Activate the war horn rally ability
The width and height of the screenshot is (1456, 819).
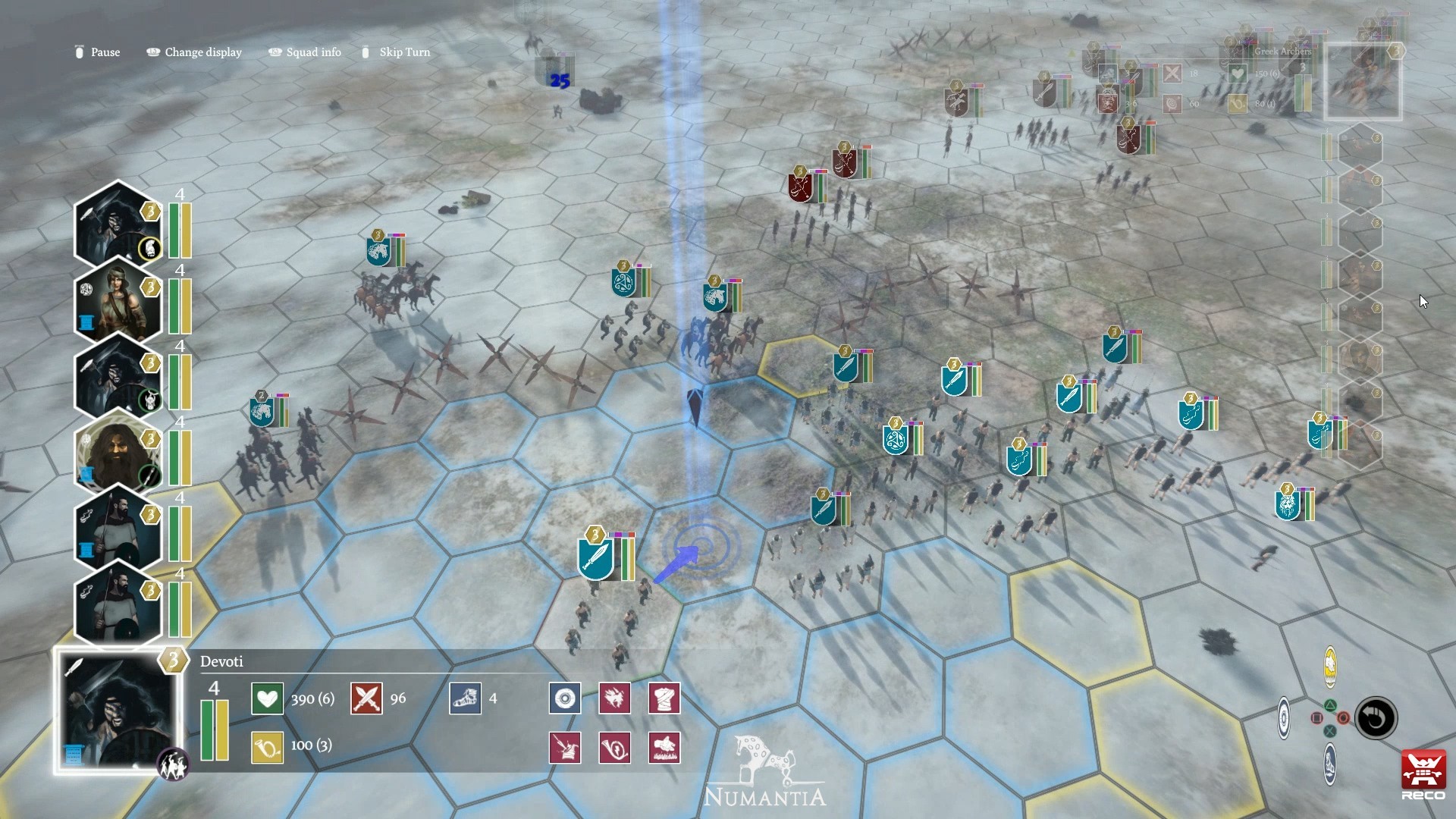tap(614, 747)
